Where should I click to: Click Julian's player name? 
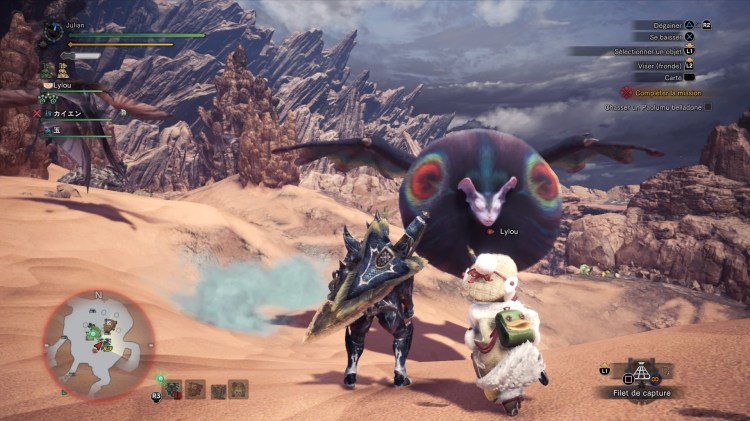(x=77, y=26)
